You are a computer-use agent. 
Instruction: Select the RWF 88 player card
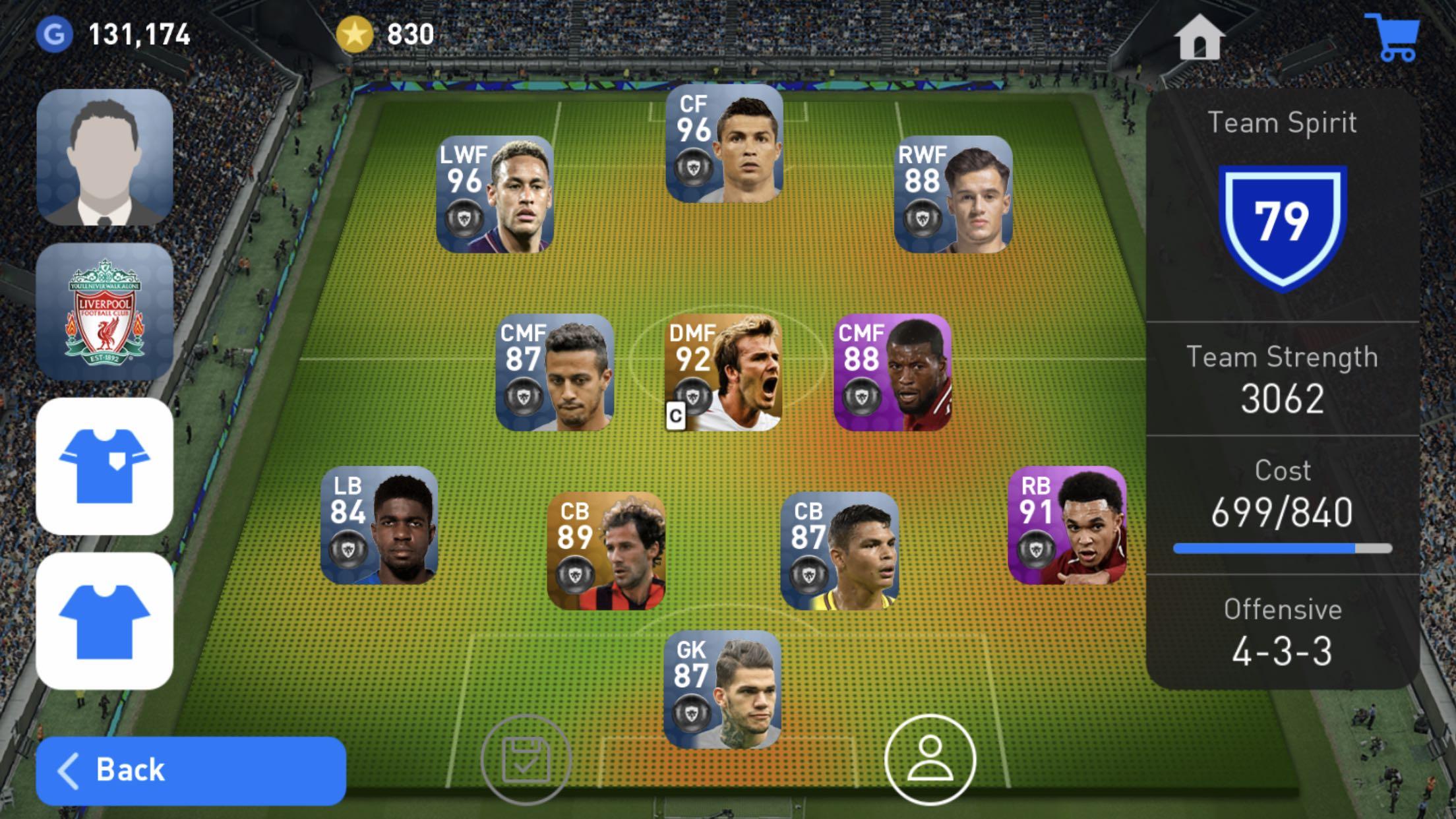pyautogui.click(x=953, y=195)
